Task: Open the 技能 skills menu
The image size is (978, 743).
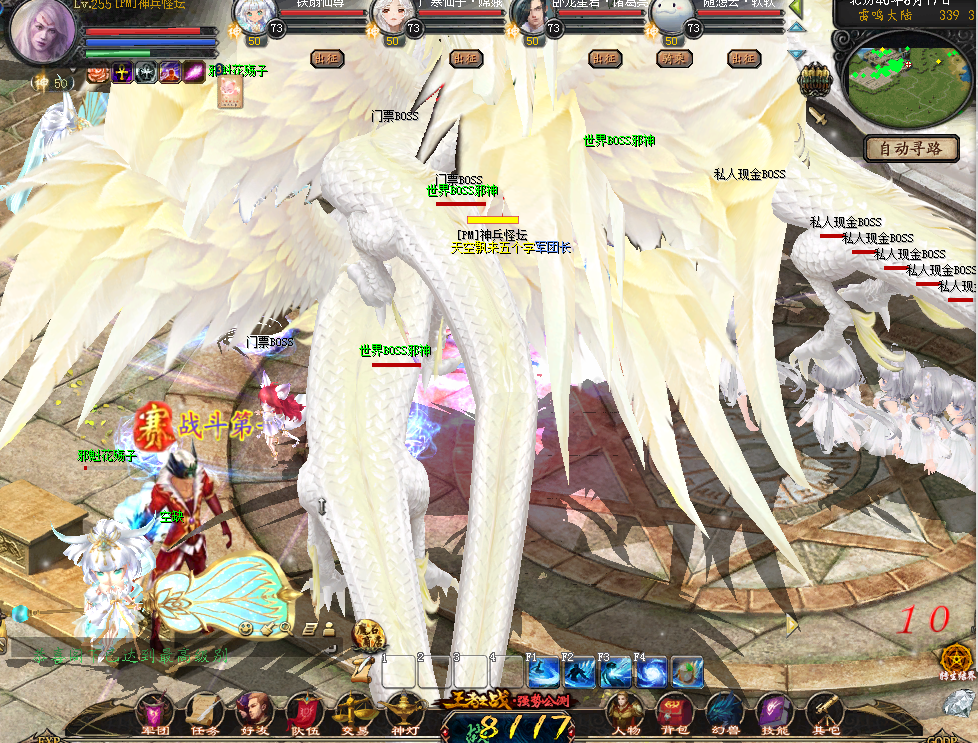Action: tap(774, 712)
